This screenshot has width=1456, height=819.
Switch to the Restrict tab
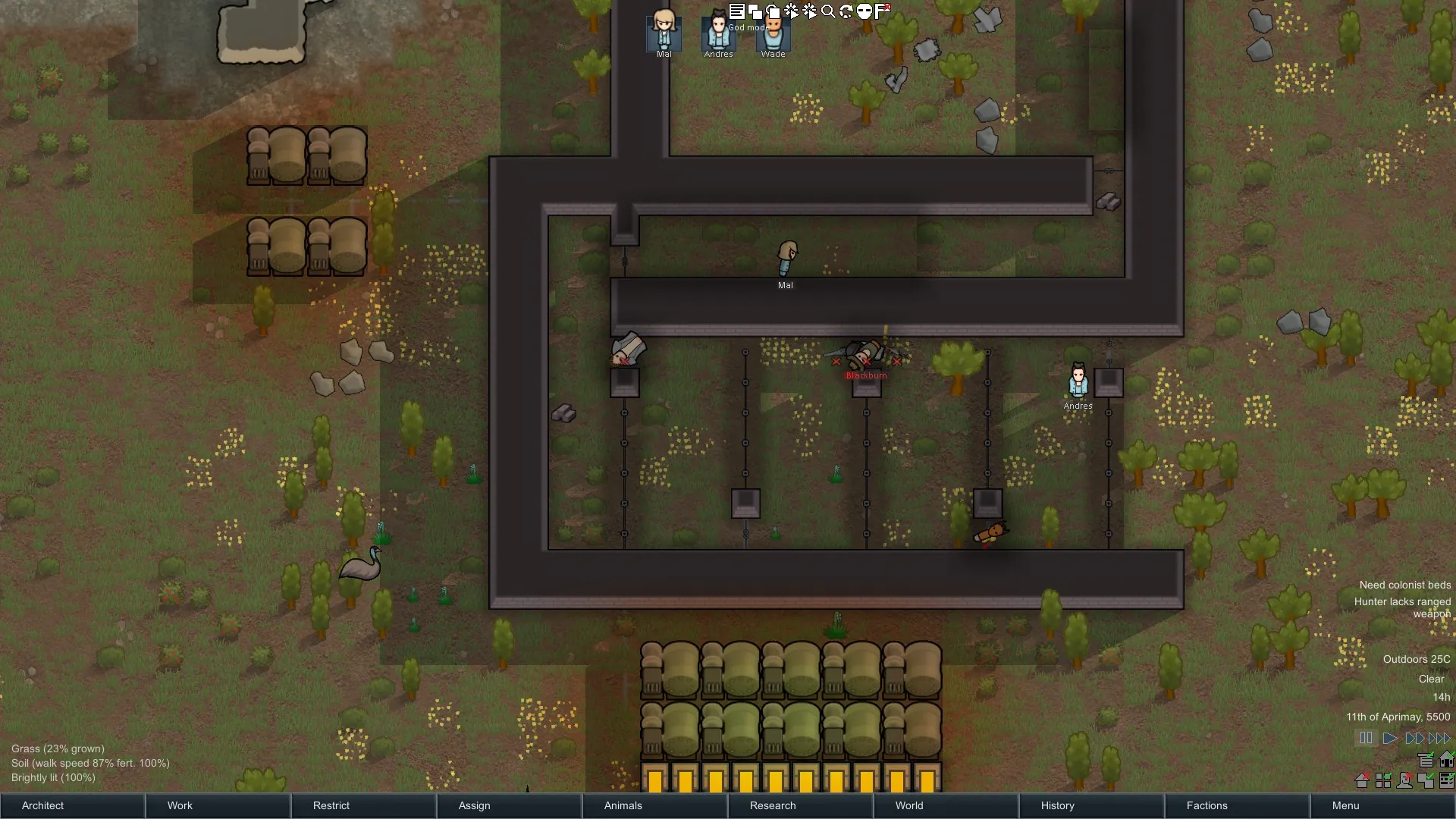(363, 805)
